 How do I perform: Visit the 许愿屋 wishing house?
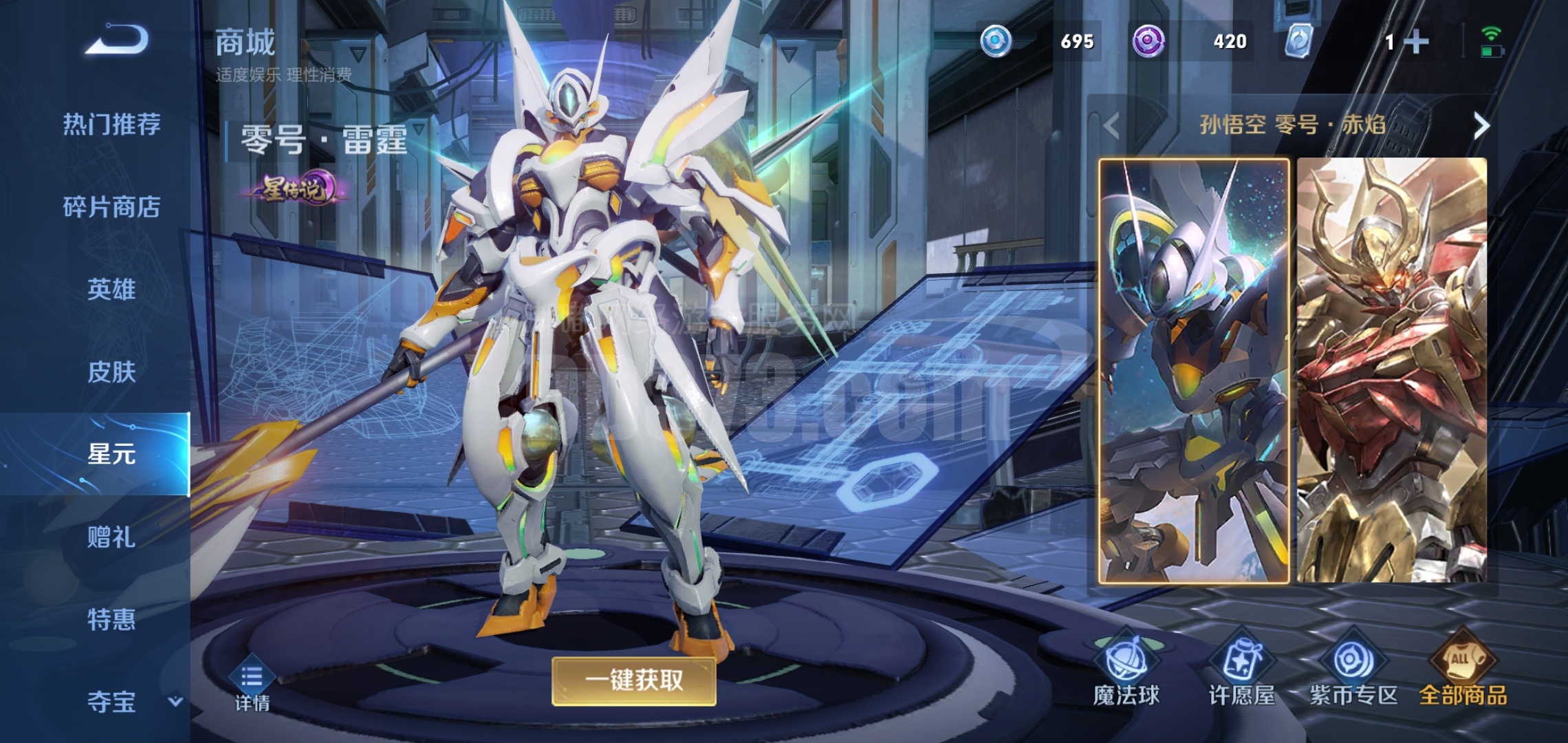[x=1241, y=671]
